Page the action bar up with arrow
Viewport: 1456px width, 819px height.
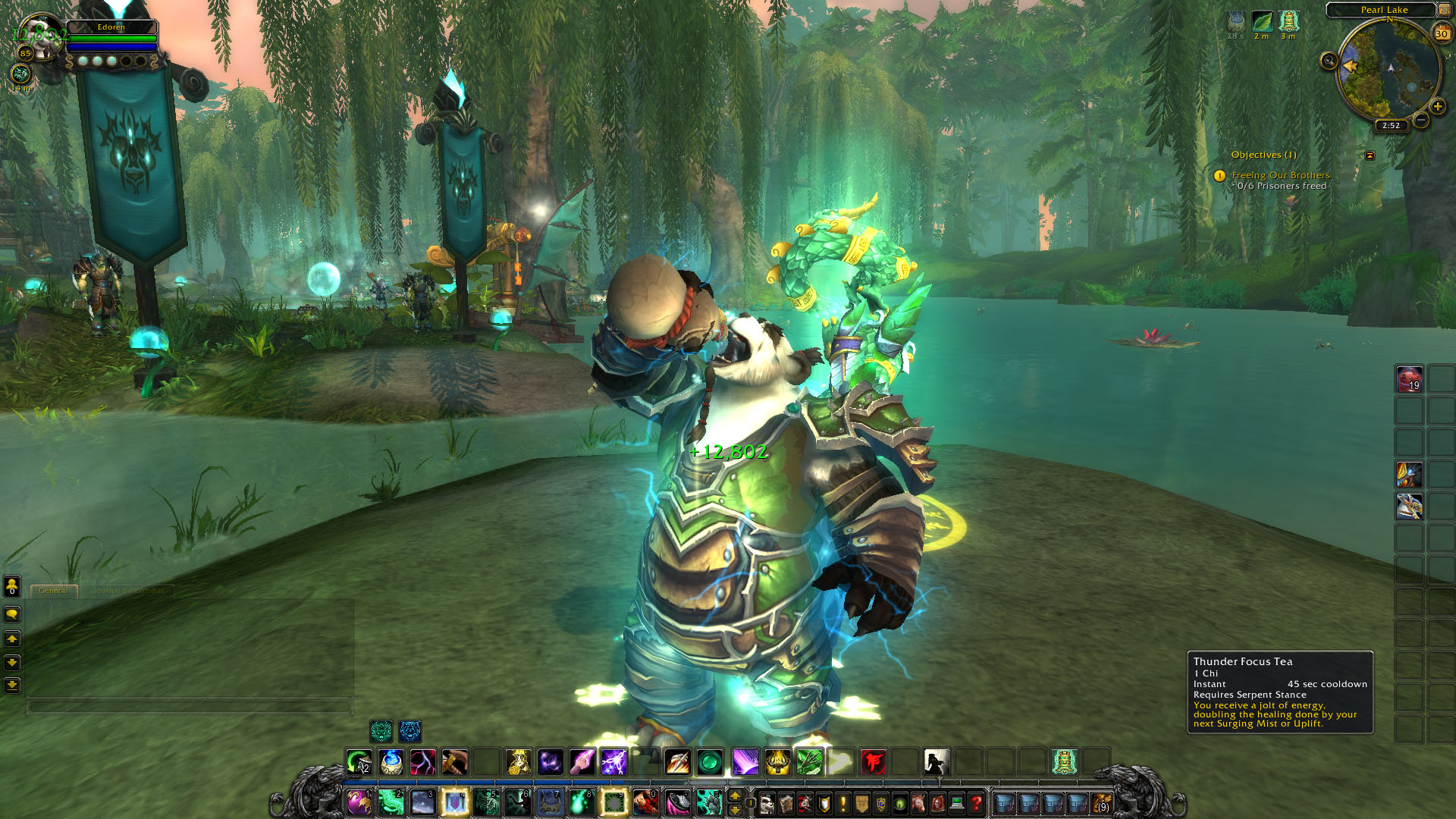pos(734,795)
